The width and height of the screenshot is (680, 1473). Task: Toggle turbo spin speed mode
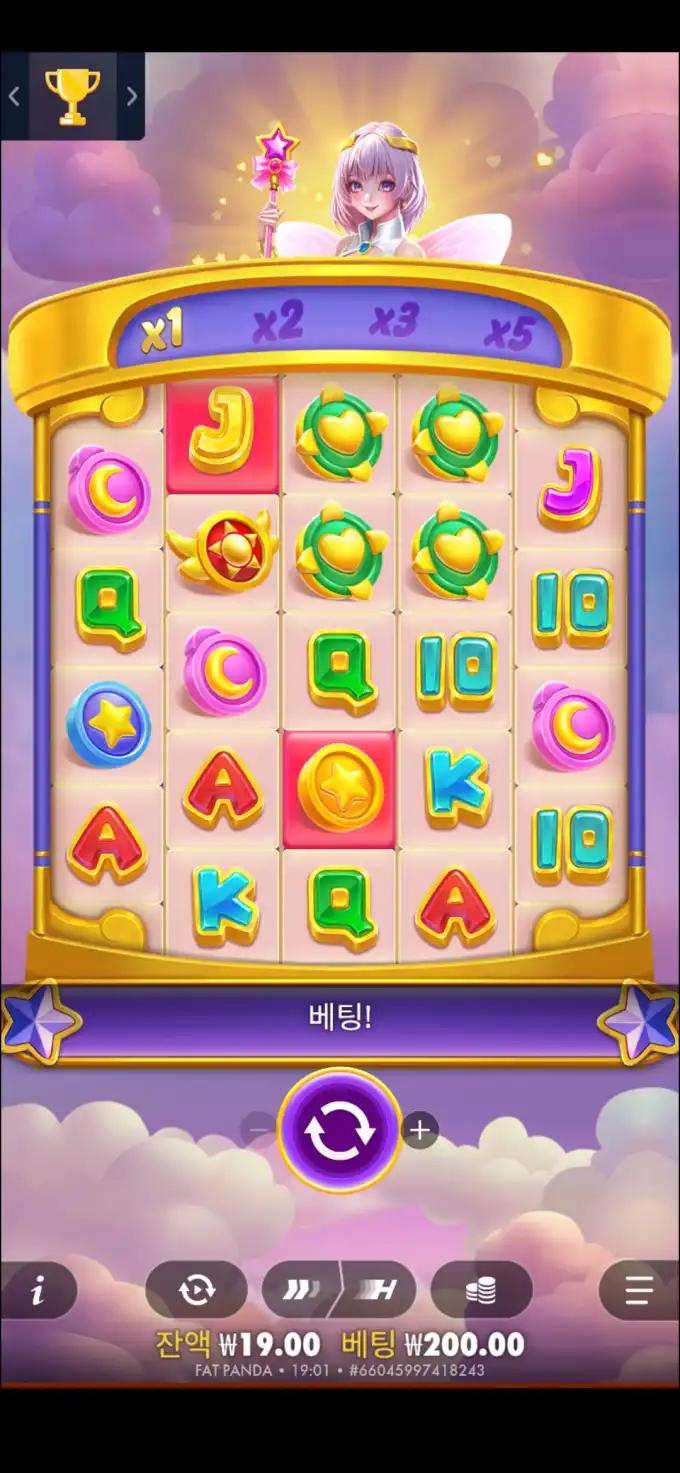coord(340,1290)
